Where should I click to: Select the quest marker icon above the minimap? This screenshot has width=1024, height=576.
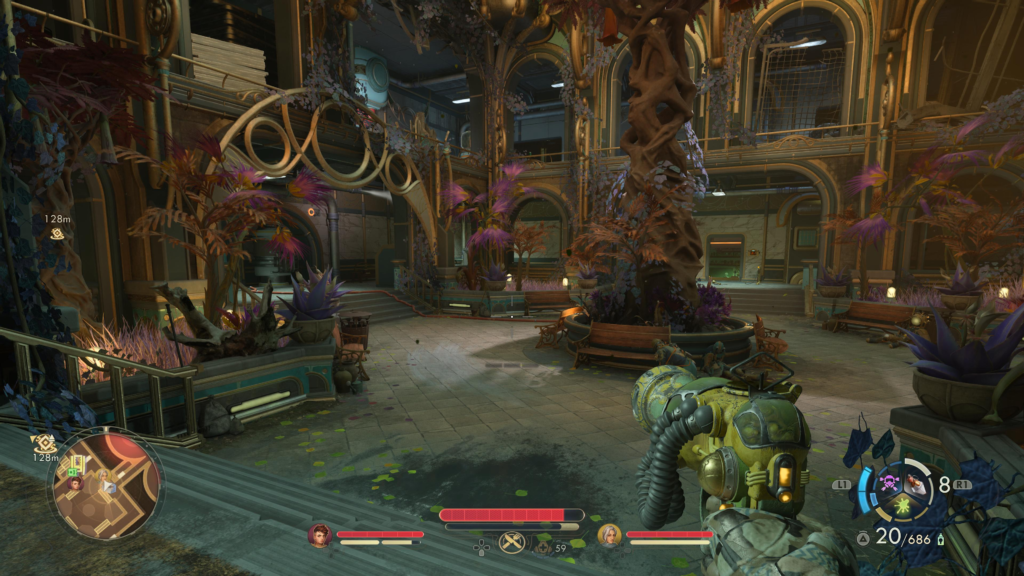click(x=44, y=441)
